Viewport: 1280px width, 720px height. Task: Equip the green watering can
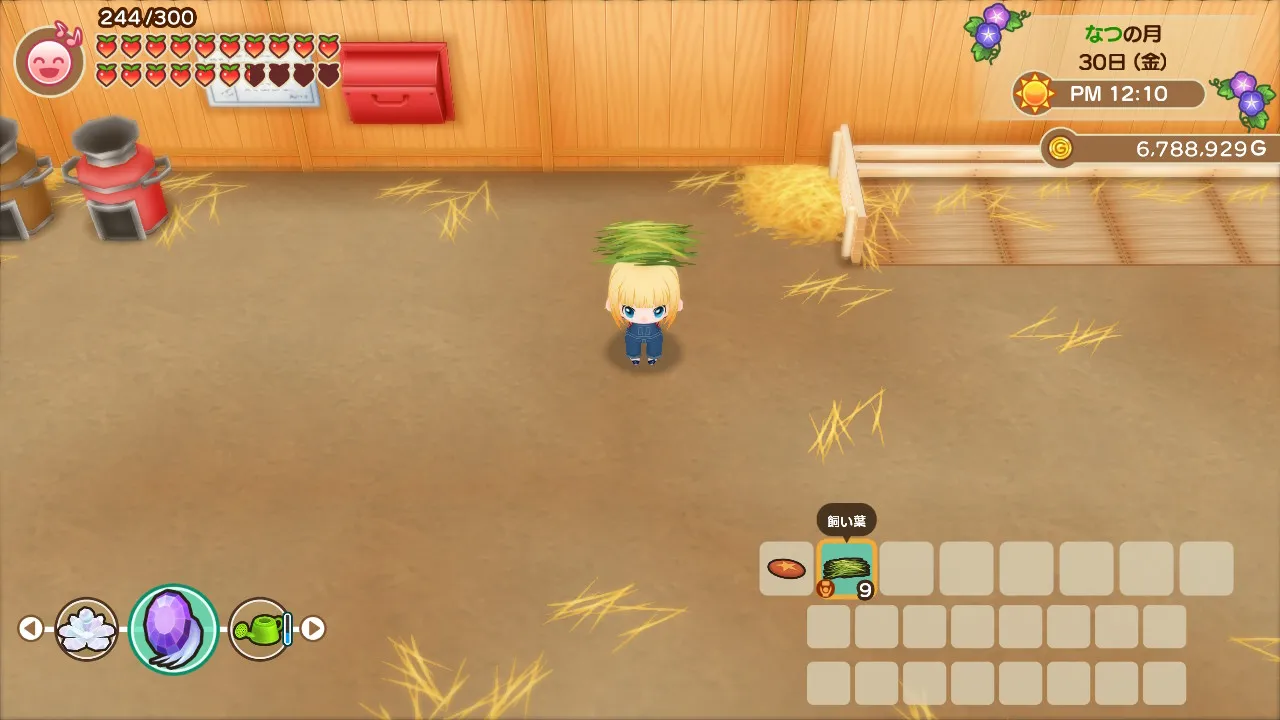click(260, 629)
